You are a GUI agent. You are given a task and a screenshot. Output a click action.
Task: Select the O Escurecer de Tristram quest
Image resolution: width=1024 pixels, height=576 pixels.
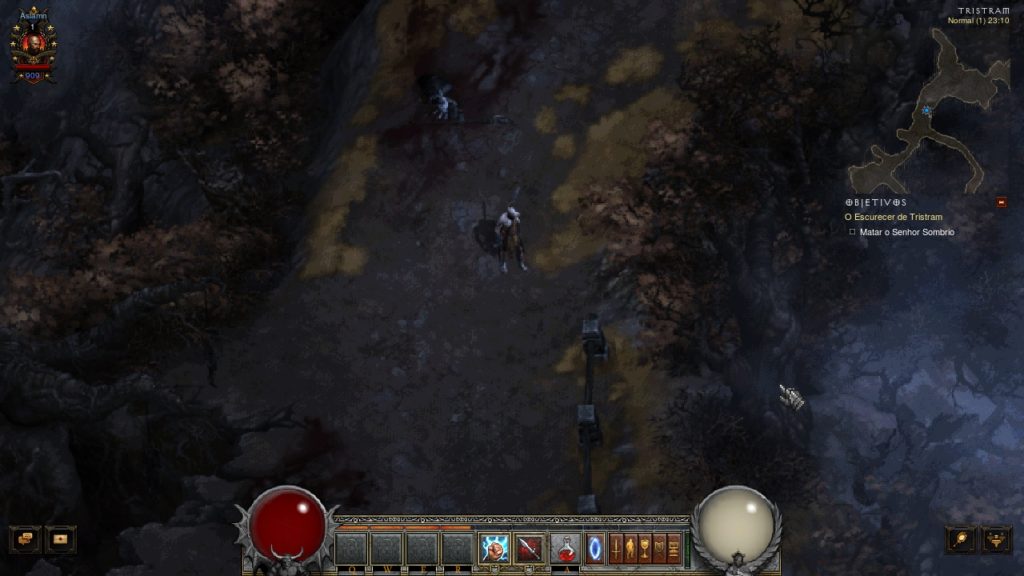click(894, 217)
